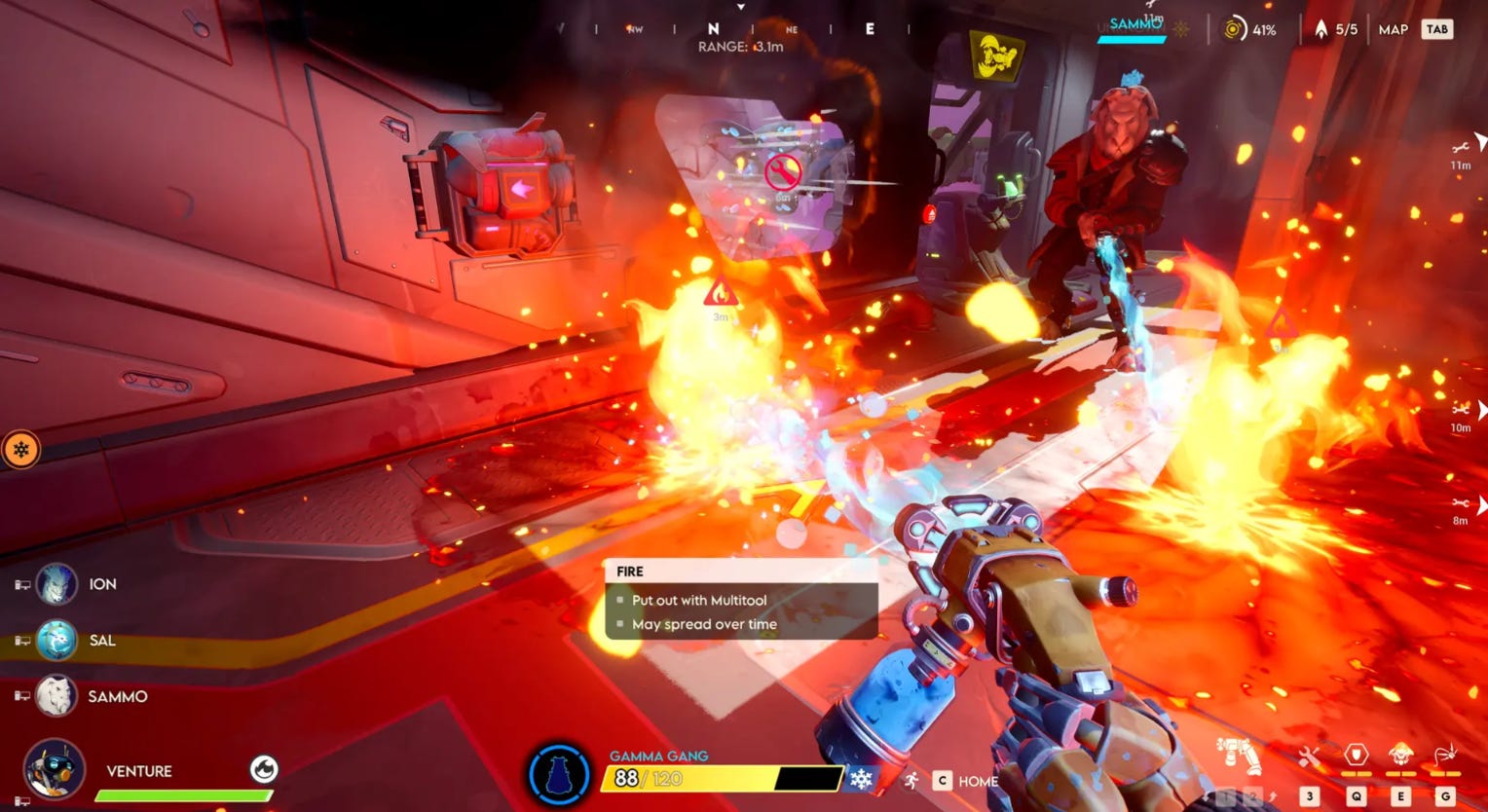Click the blue circular Gamma Gang emblem
This screenshot has width=1488, height=812.
point(559,776)
